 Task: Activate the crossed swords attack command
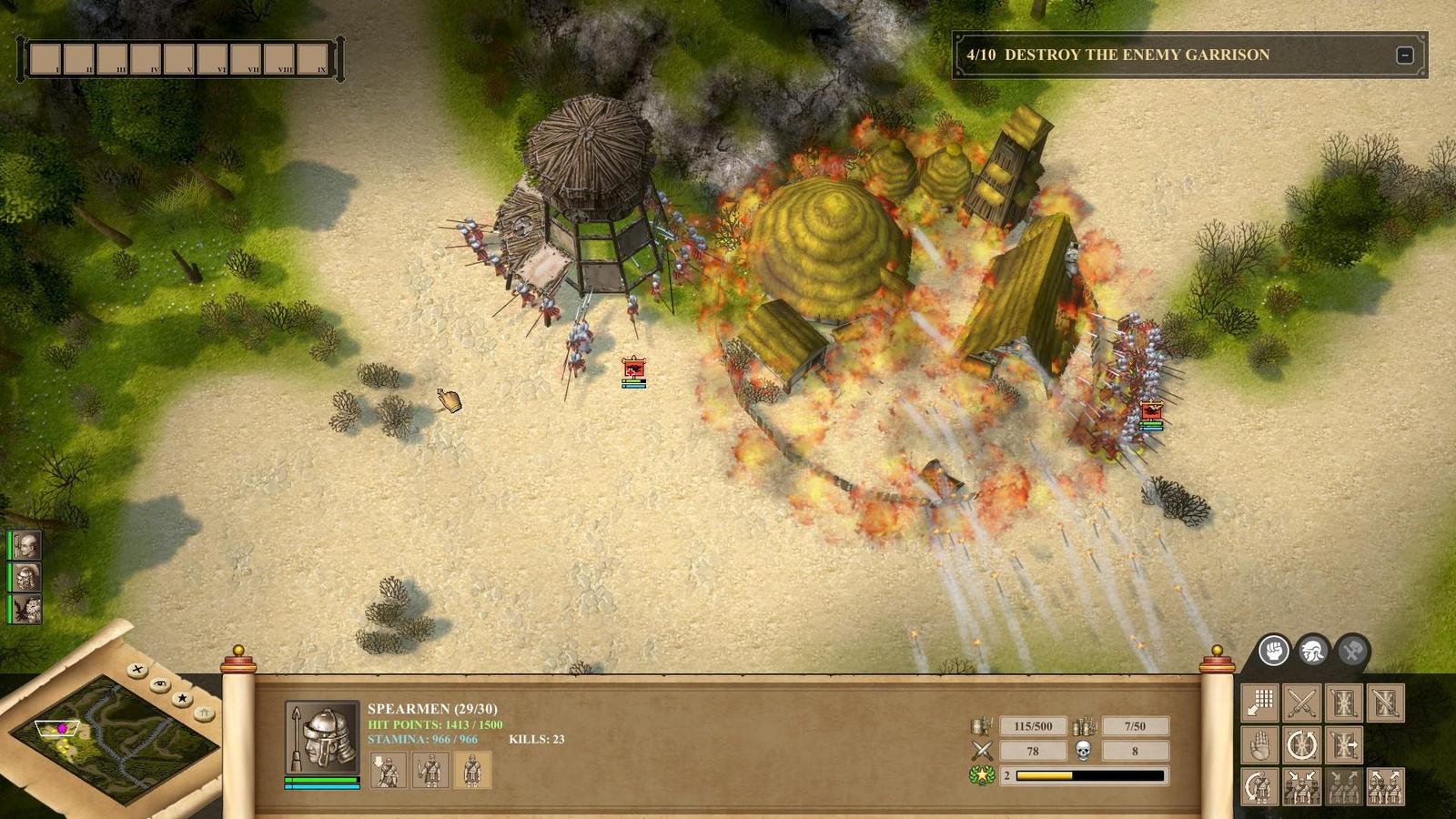(1301, 703)
